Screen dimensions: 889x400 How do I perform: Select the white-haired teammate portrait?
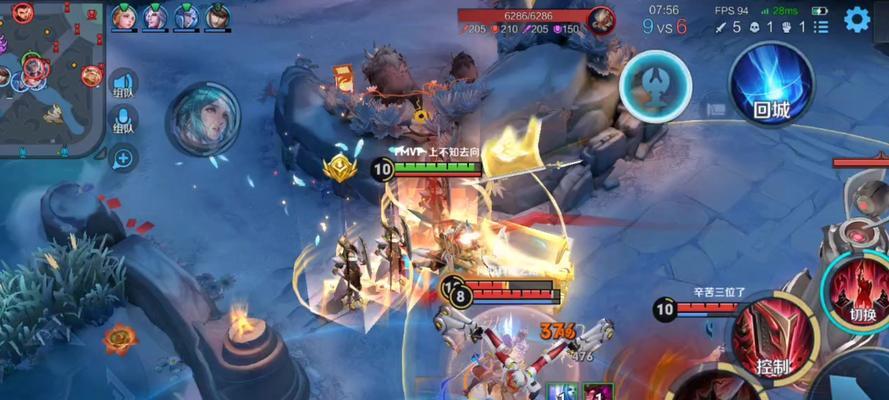(155, 17)
